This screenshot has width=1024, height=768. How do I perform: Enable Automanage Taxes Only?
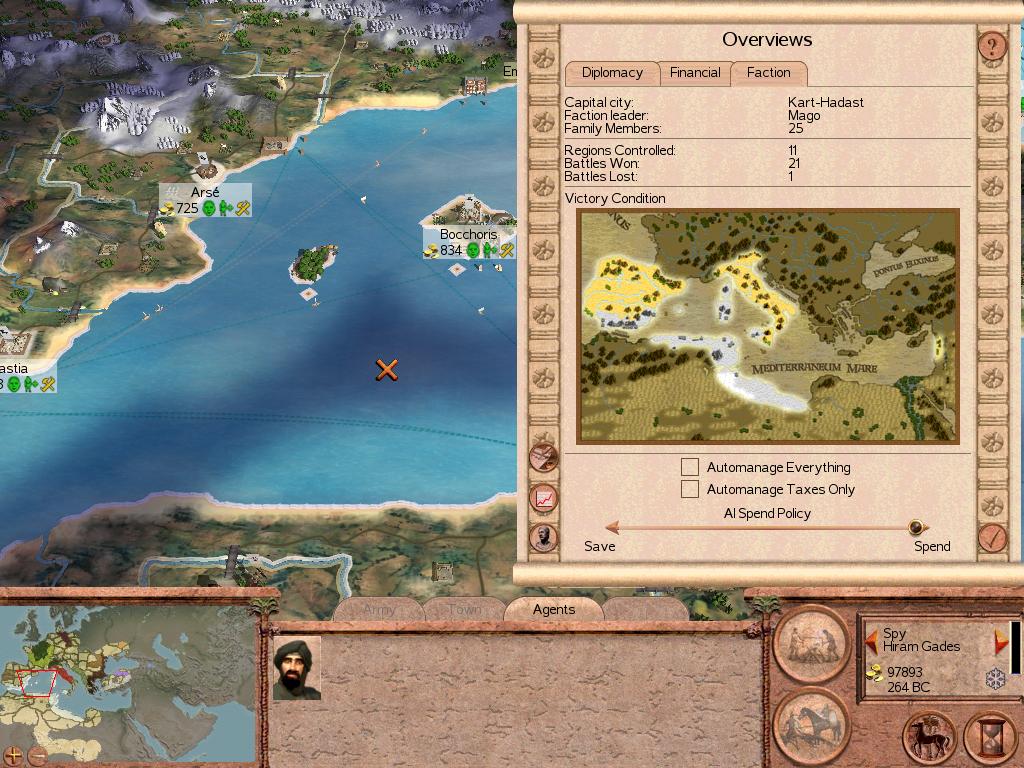(x=690, y=489)
